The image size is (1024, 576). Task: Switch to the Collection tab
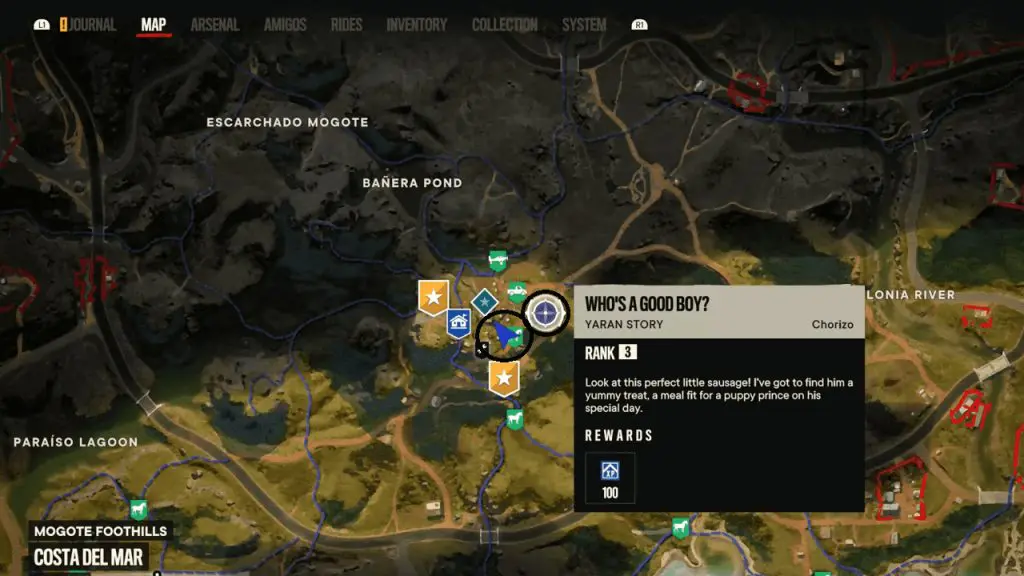[x=504, y=24]
